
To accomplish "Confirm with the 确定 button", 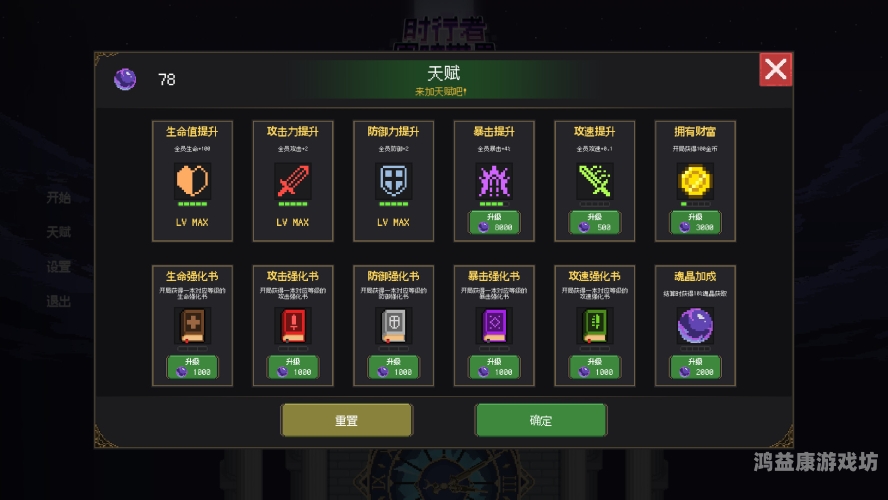I will coord(540,420).
